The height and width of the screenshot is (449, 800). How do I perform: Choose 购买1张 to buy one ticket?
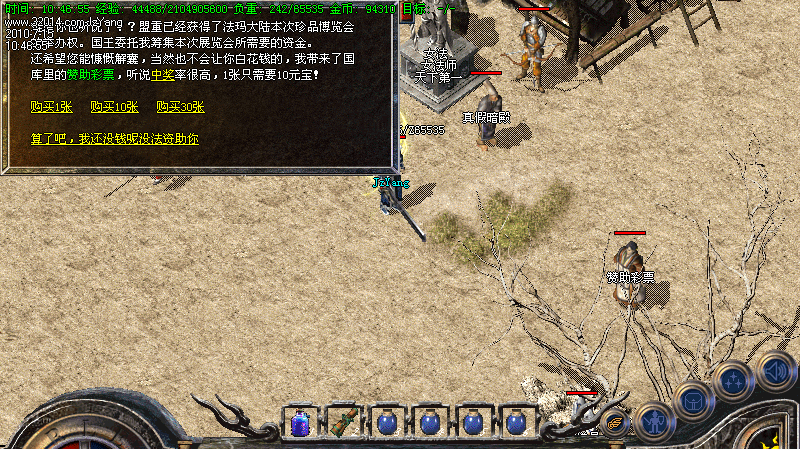52,107
